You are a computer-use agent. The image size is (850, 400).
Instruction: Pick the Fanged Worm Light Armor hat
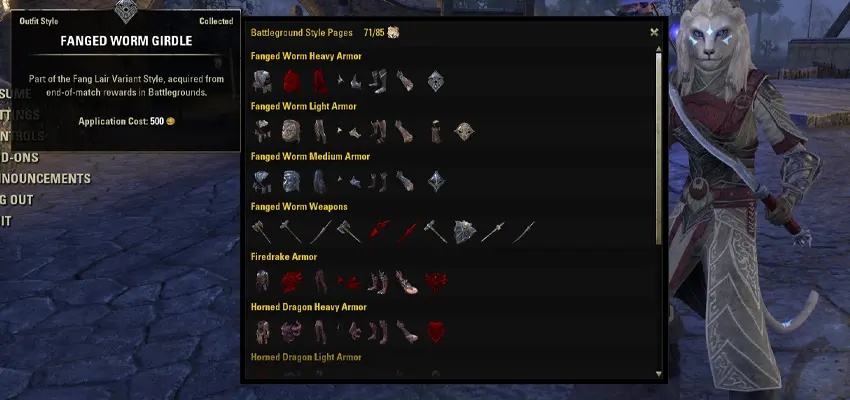tap(291, 131)
